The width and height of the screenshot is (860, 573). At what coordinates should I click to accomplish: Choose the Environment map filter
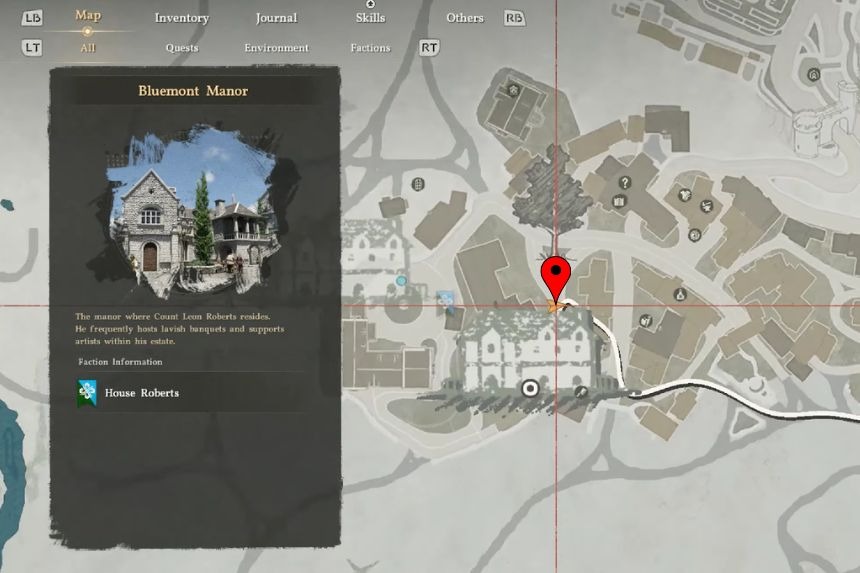(x=276, y=47)
